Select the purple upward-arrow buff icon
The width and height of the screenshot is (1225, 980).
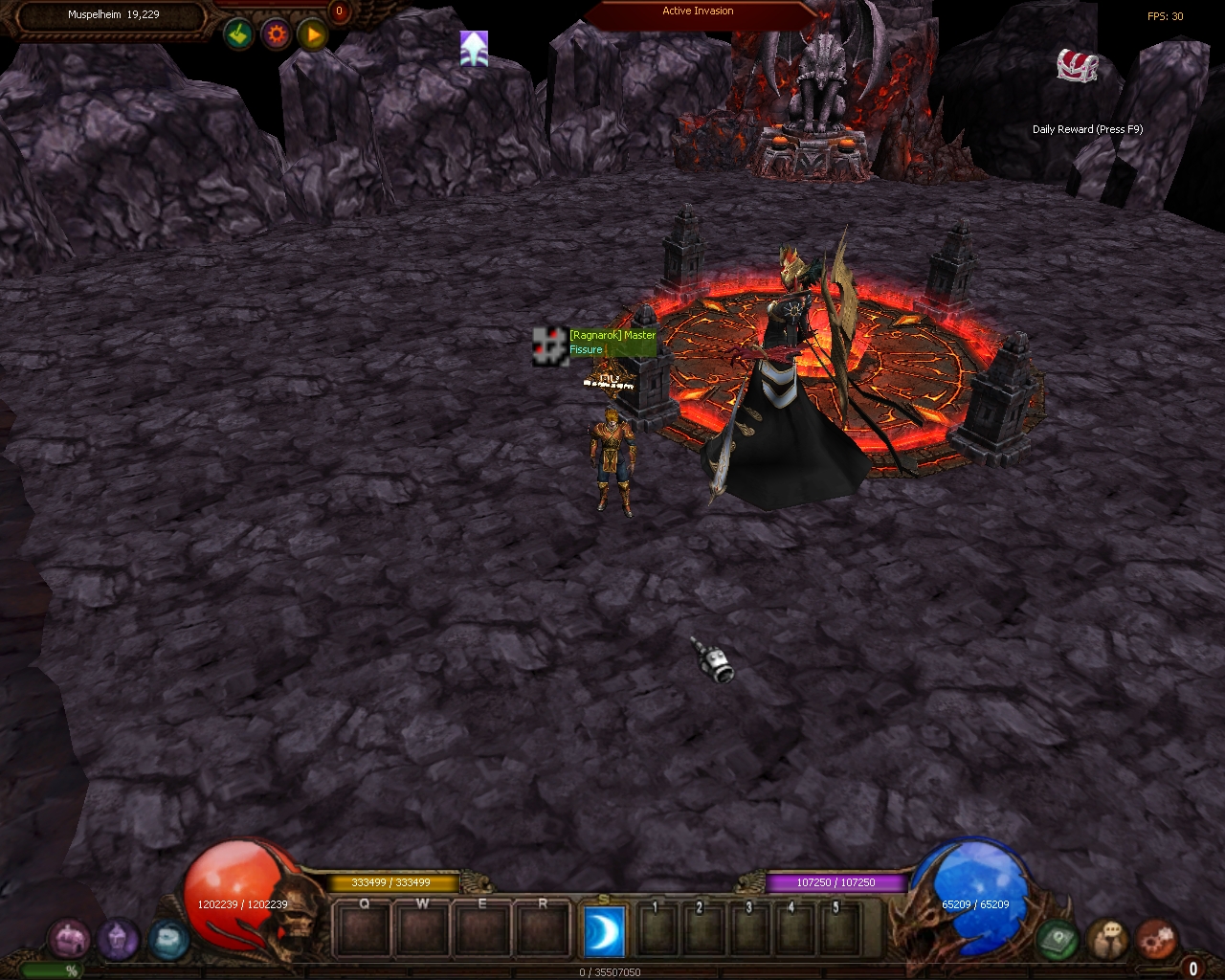click(x=474, y=49)
